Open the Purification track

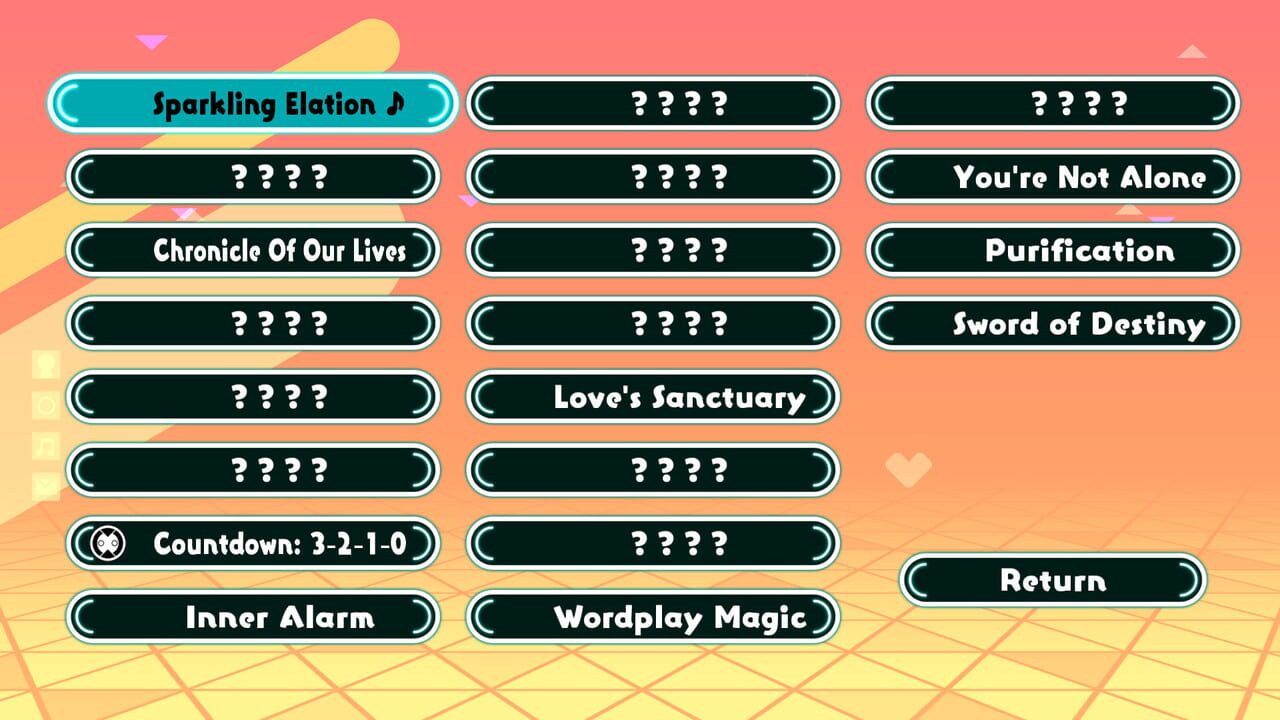[x=1052, y=250]
